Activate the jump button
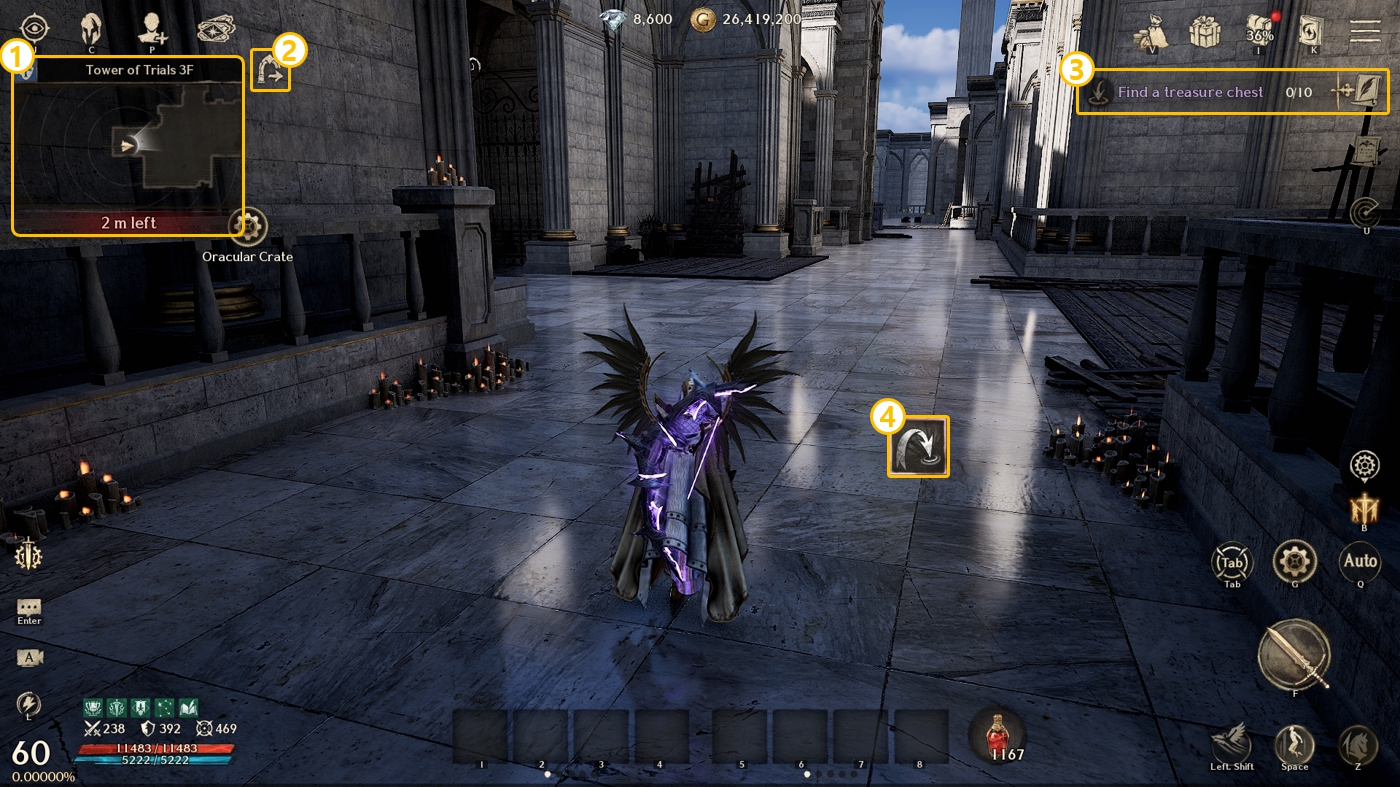Image resolution: width=1400 pixels, height=787 pixels. point(1294,744)
